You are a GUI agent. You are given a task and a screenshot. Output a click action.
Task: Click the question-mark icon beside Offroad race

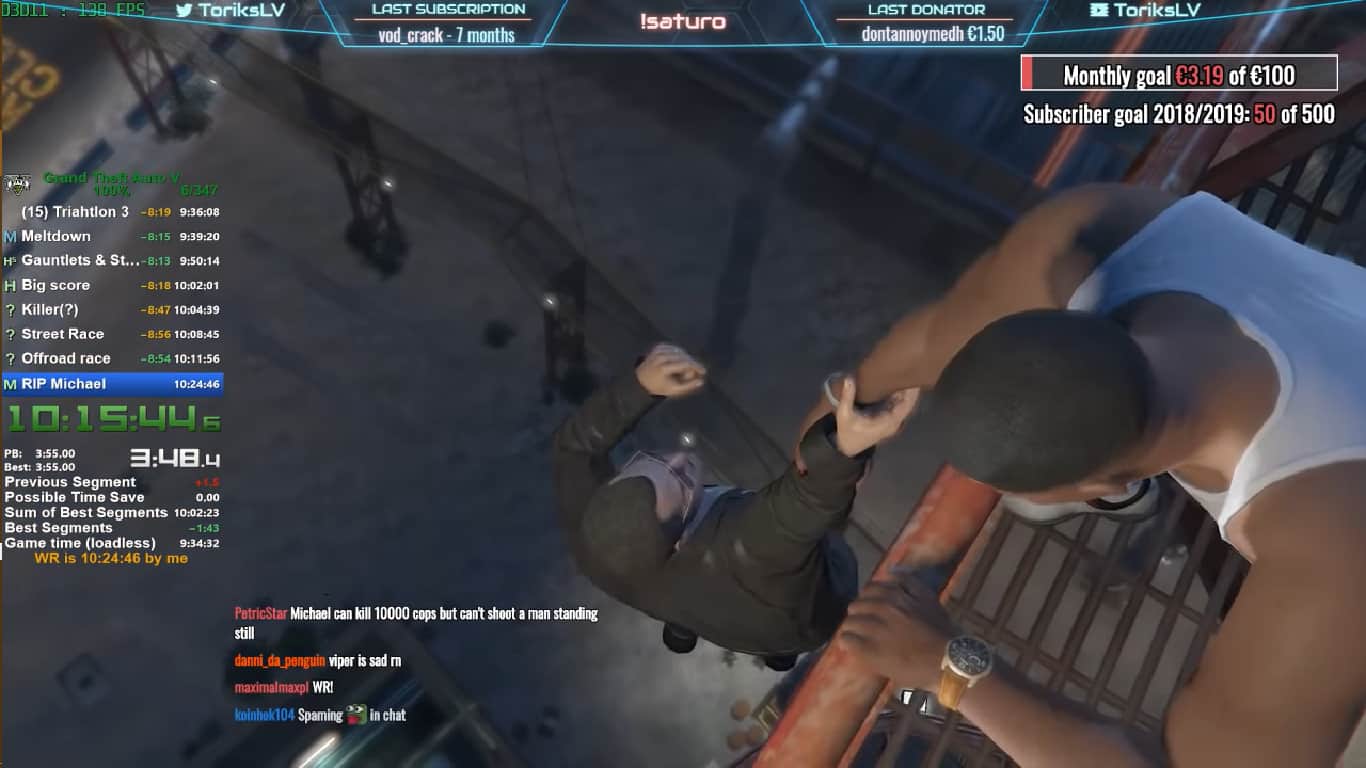tap(8, 358)
